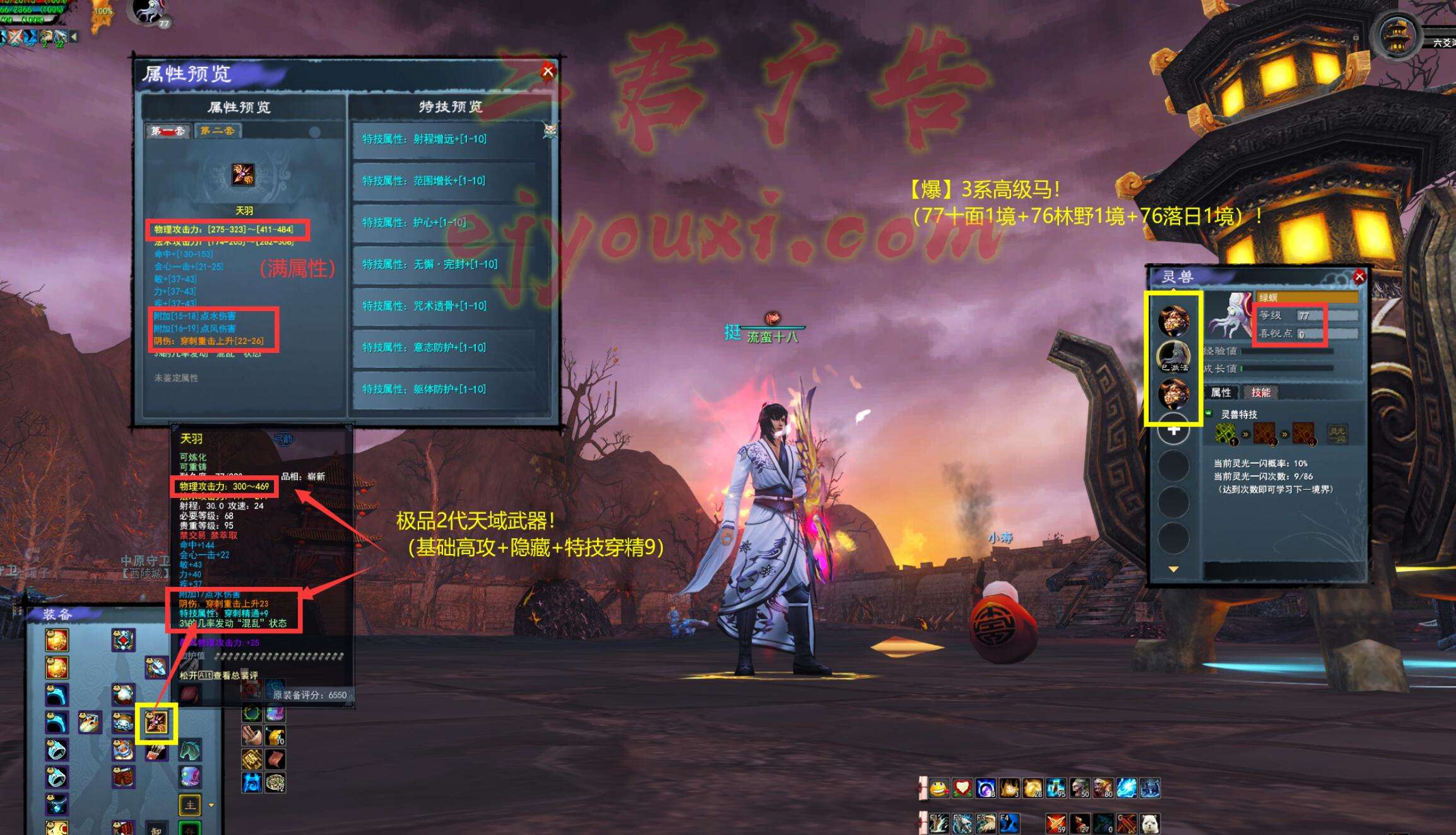The width and height of the screenshot is (1456, 835).
Task: Activate the crossed red arrows skill
Action: pos(1056,823)
